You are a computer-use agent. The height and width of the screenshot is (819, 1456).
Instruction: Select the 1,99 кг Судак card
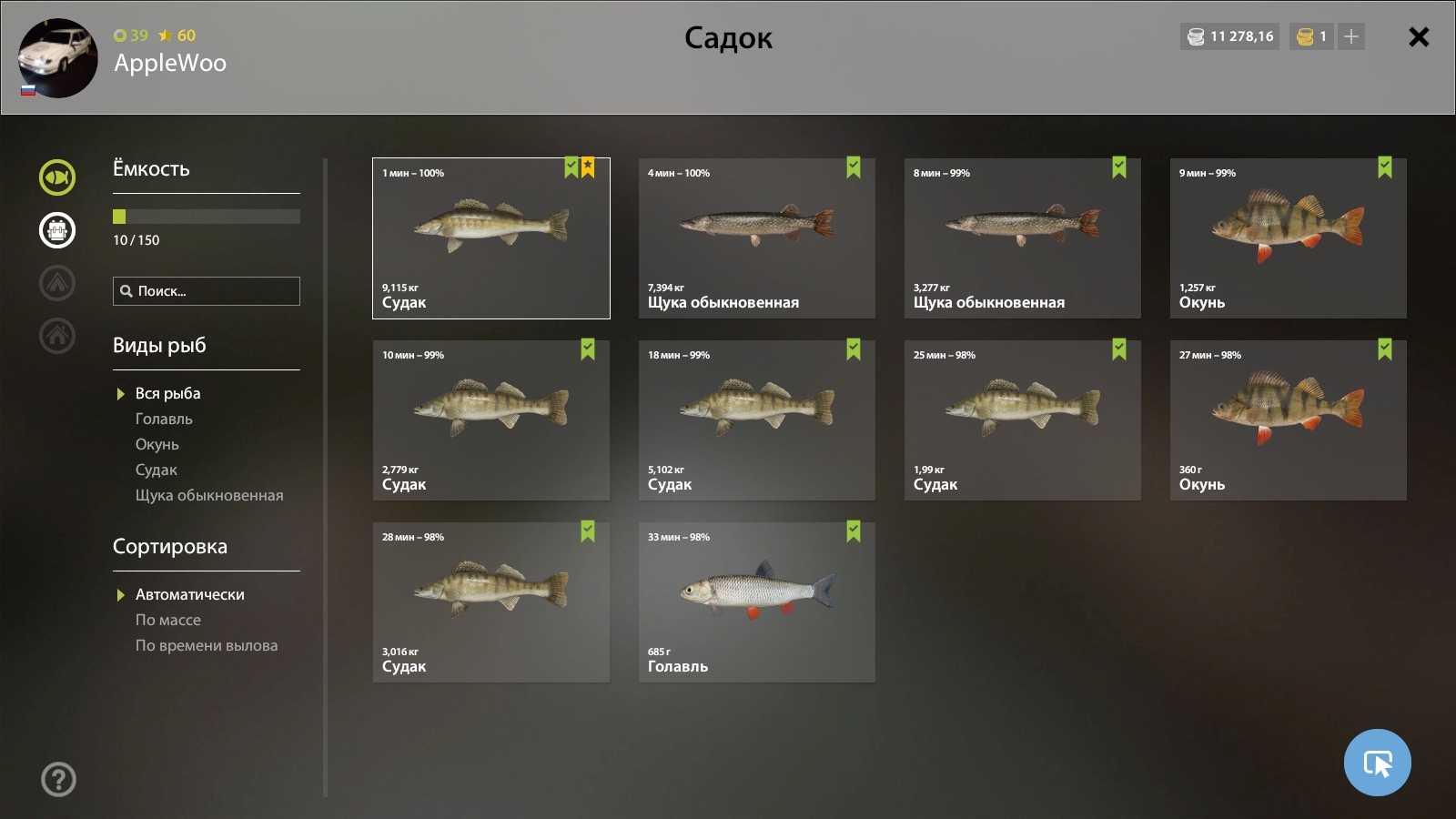(x=1022, y=420)
